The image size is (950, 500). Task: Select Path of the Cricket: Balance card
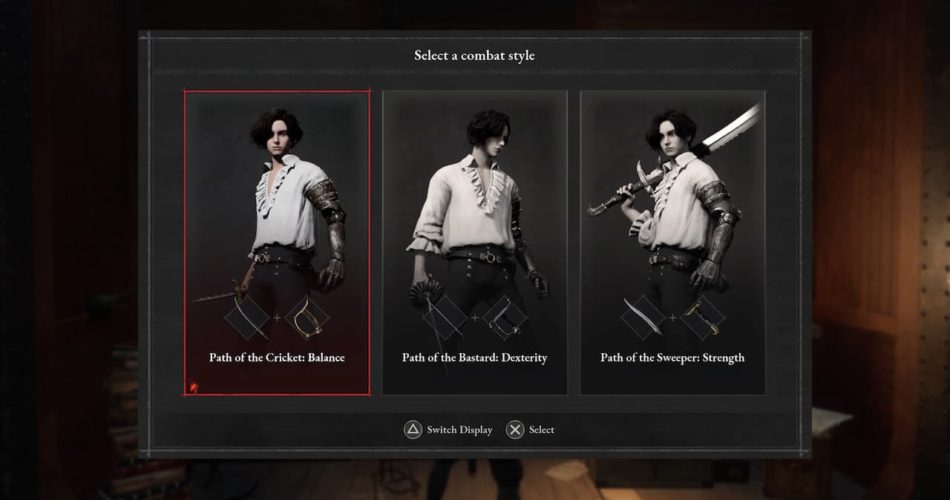click(277, 242)
